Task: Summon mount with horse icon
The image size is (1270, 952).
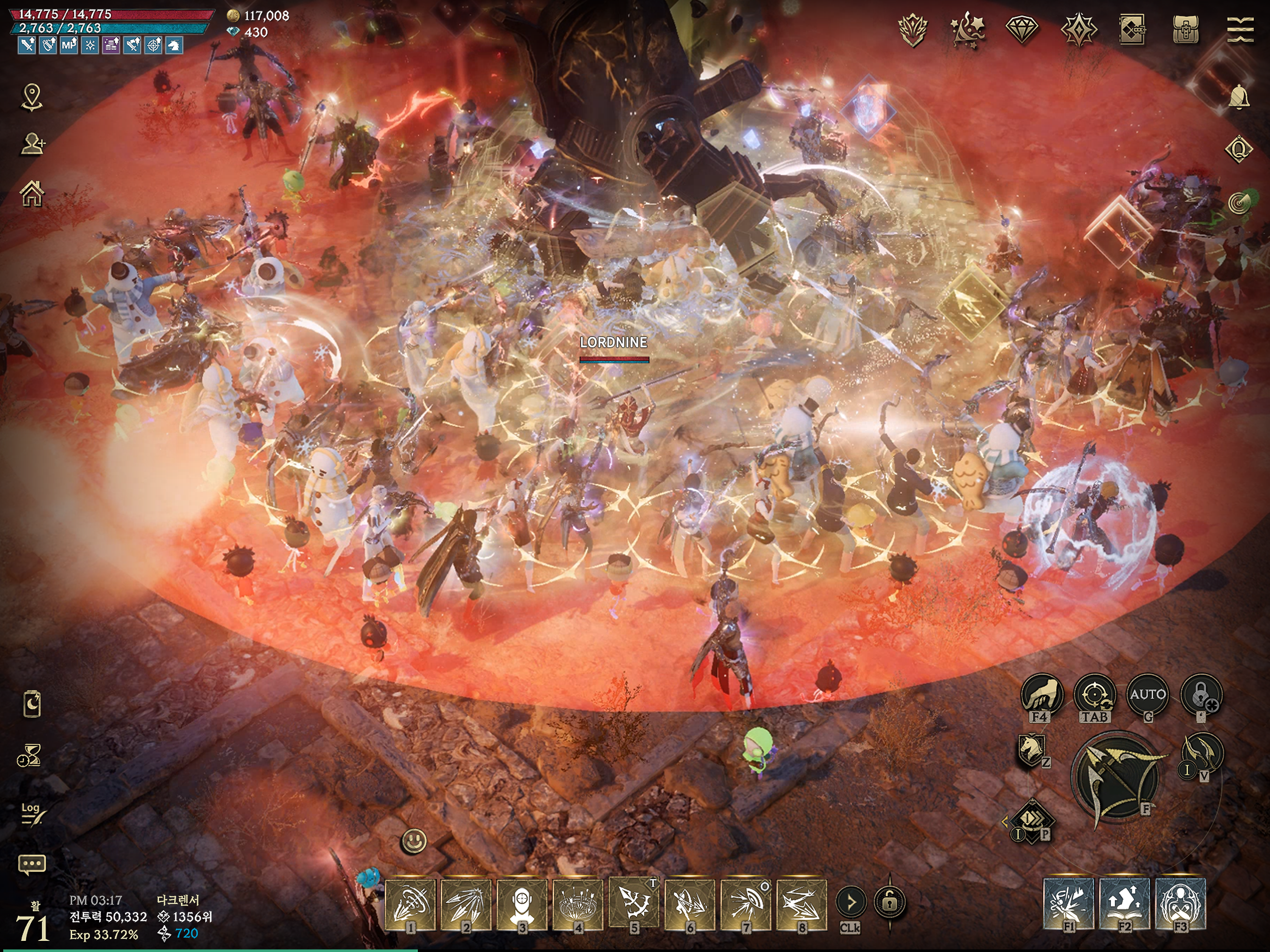Action: [1031, 750]
